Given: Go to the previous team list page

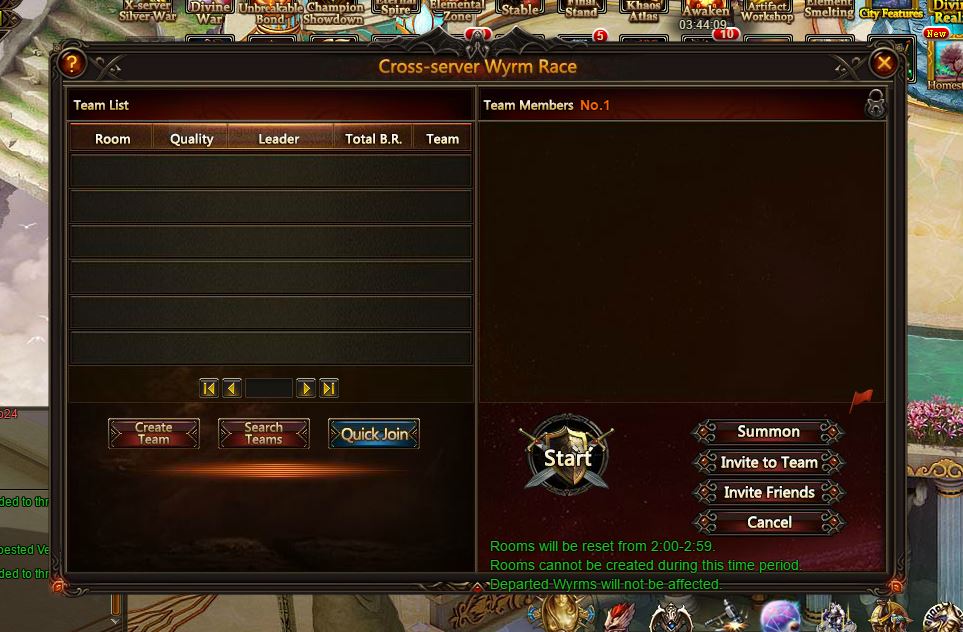Looking at the screenshot, I should (x=232, y=388).
